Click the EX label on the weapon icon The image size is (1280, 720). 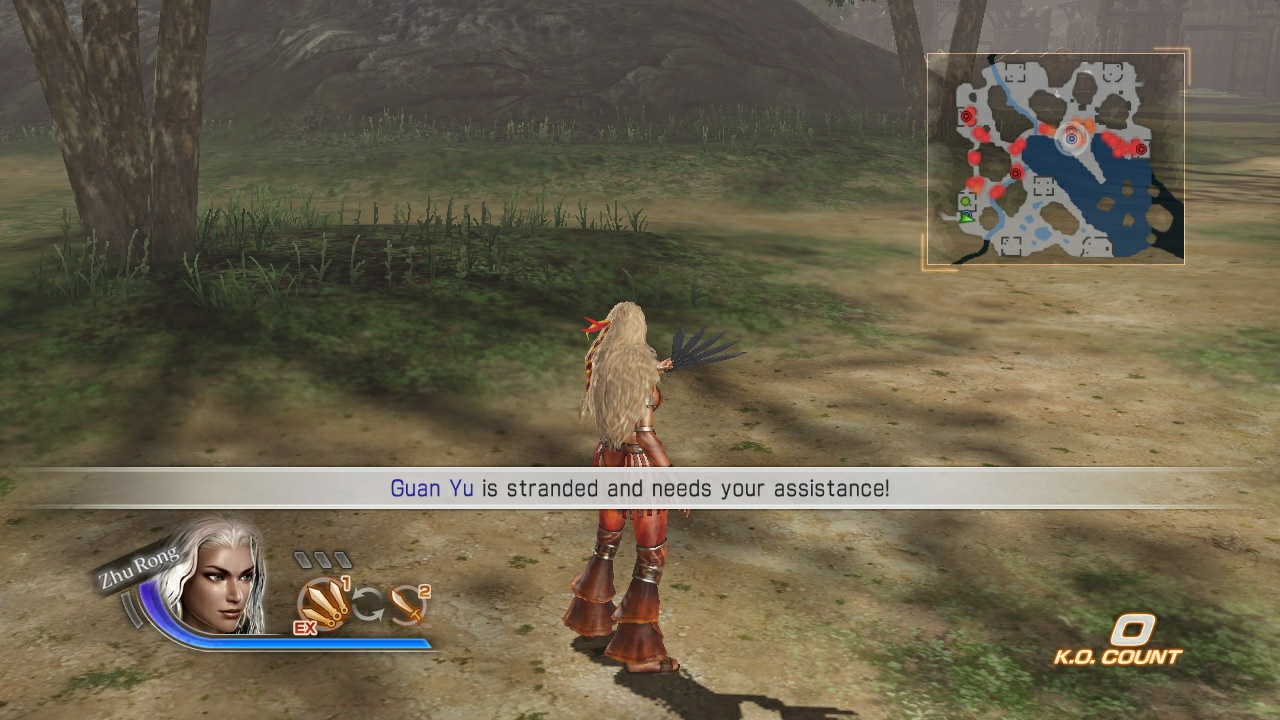(x=305, y=627)
